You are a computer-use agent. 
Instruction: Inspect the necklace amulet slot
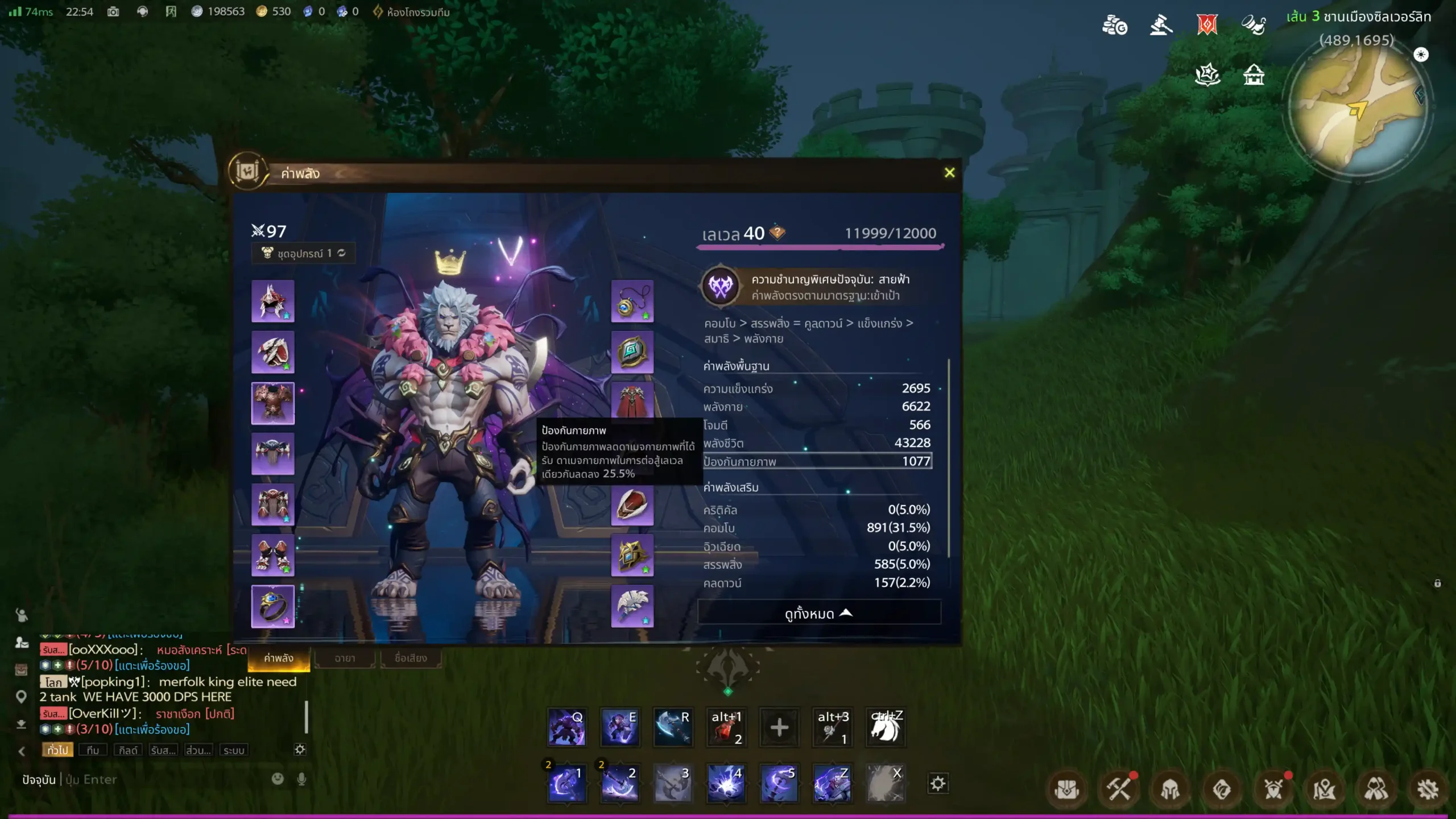point(632,301)
